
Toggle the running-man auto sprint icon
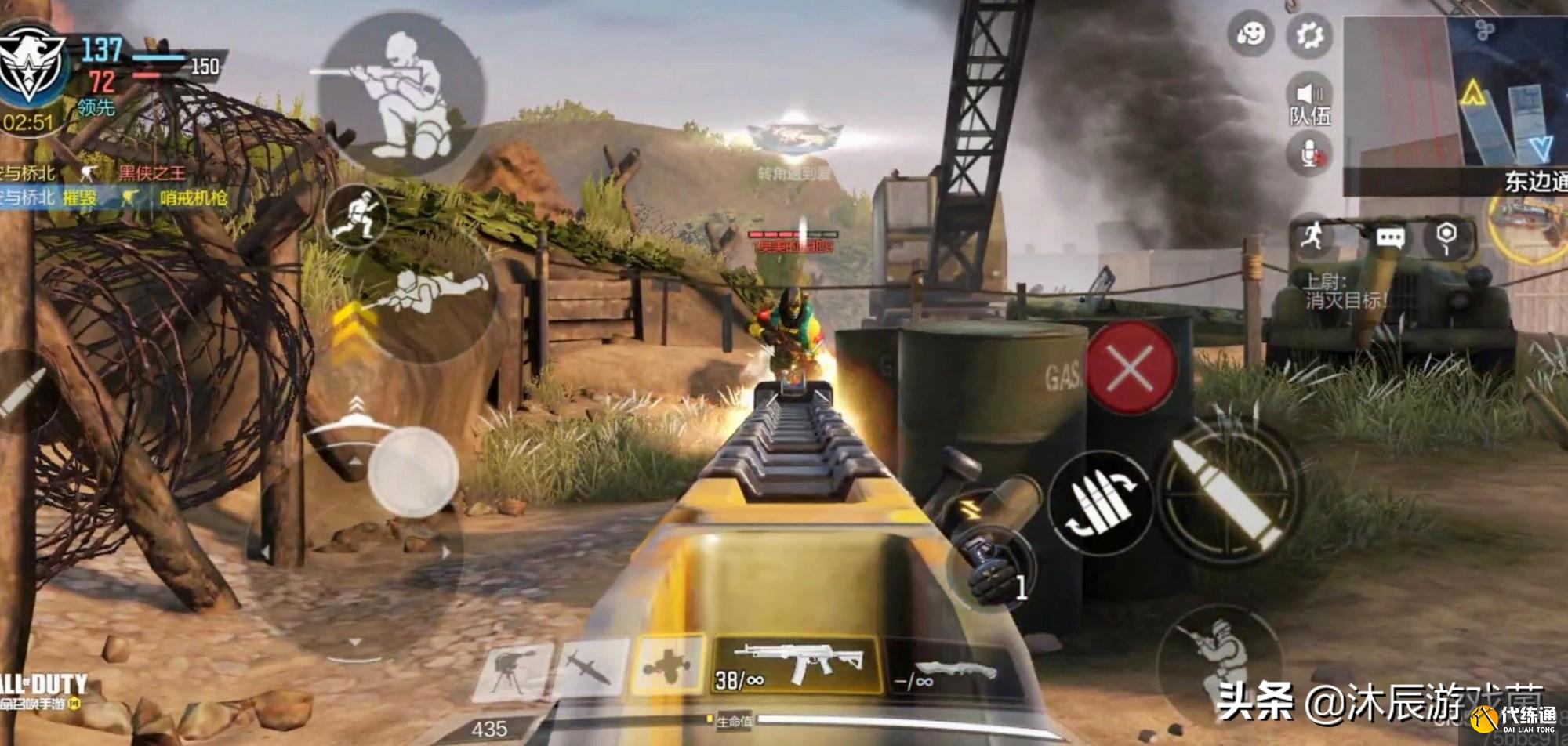coord(1312,235)
